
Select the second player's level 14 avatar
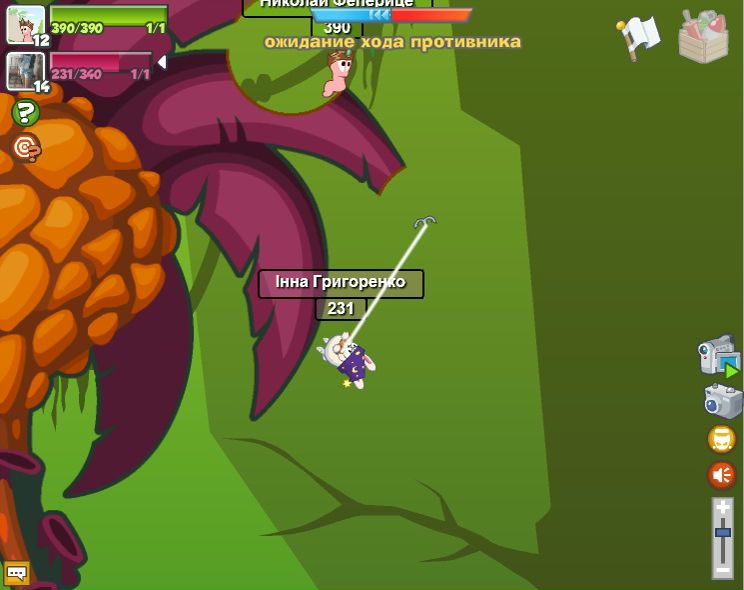click(x=24, y=70)
